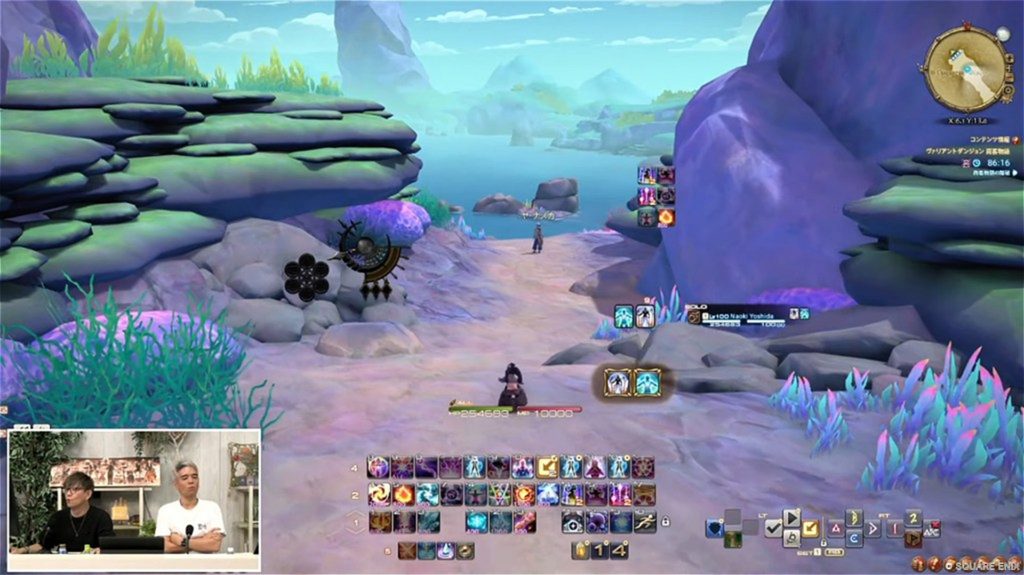Click the blue shield-heart icon
The image size is (1024, 575).
714,527
